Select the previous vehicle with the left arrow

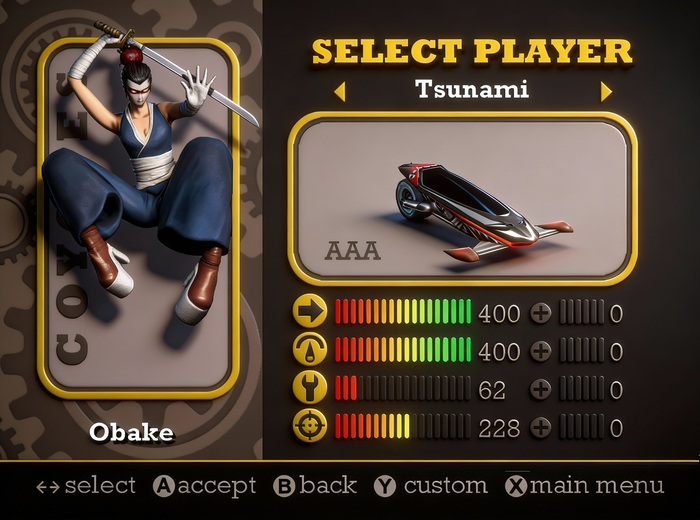(x=340, y=92)
